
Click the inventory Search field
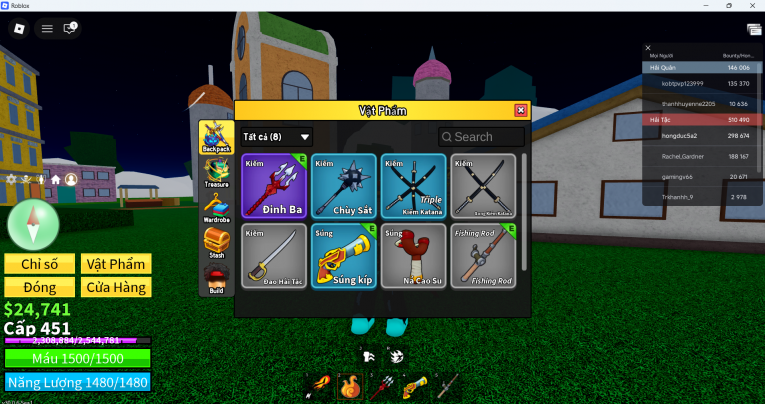coord(481,137)
